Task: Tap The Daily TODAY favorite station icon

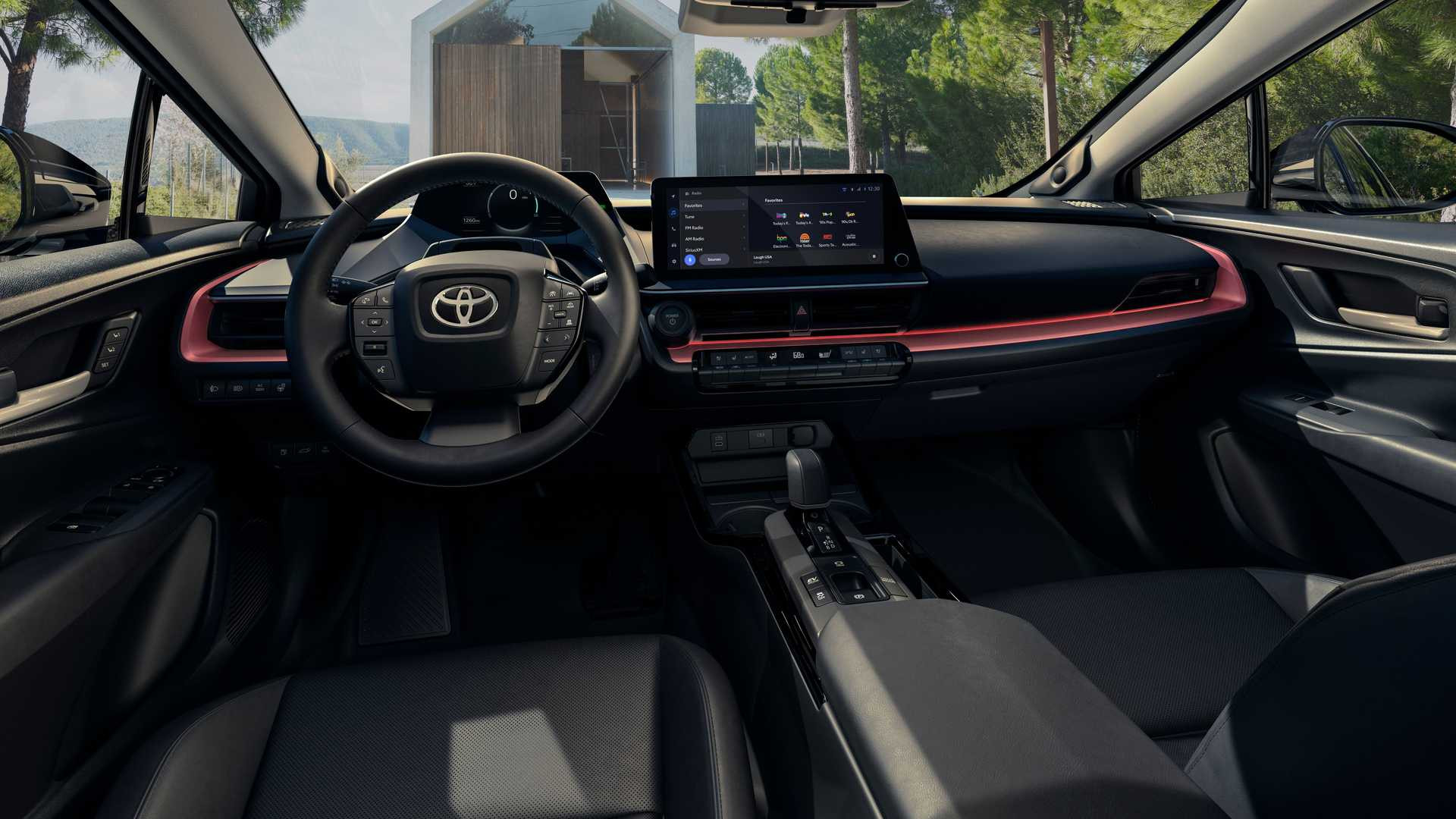Action: (x=805, y=237)
